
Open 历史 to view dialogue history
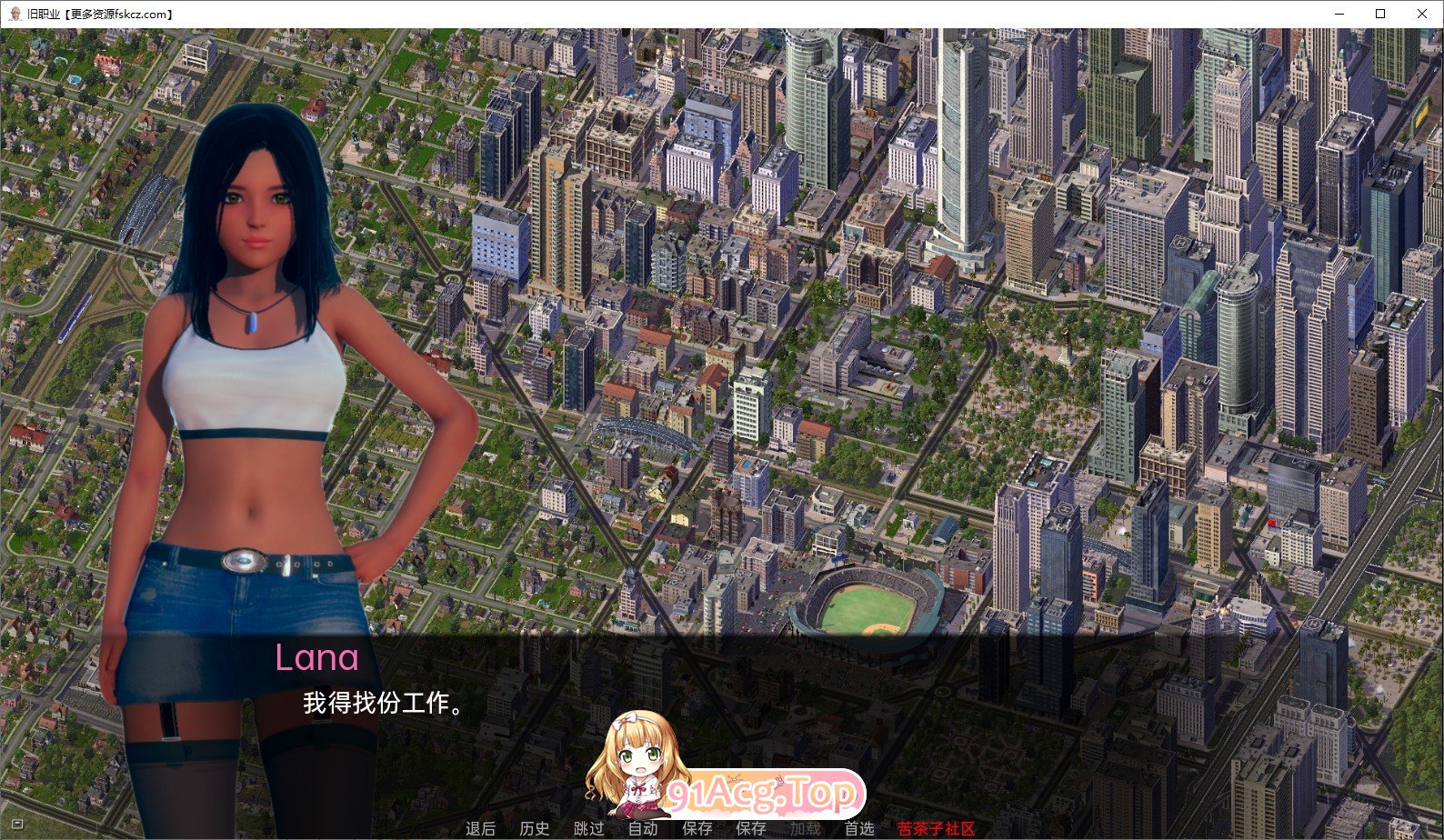(532, 828)
